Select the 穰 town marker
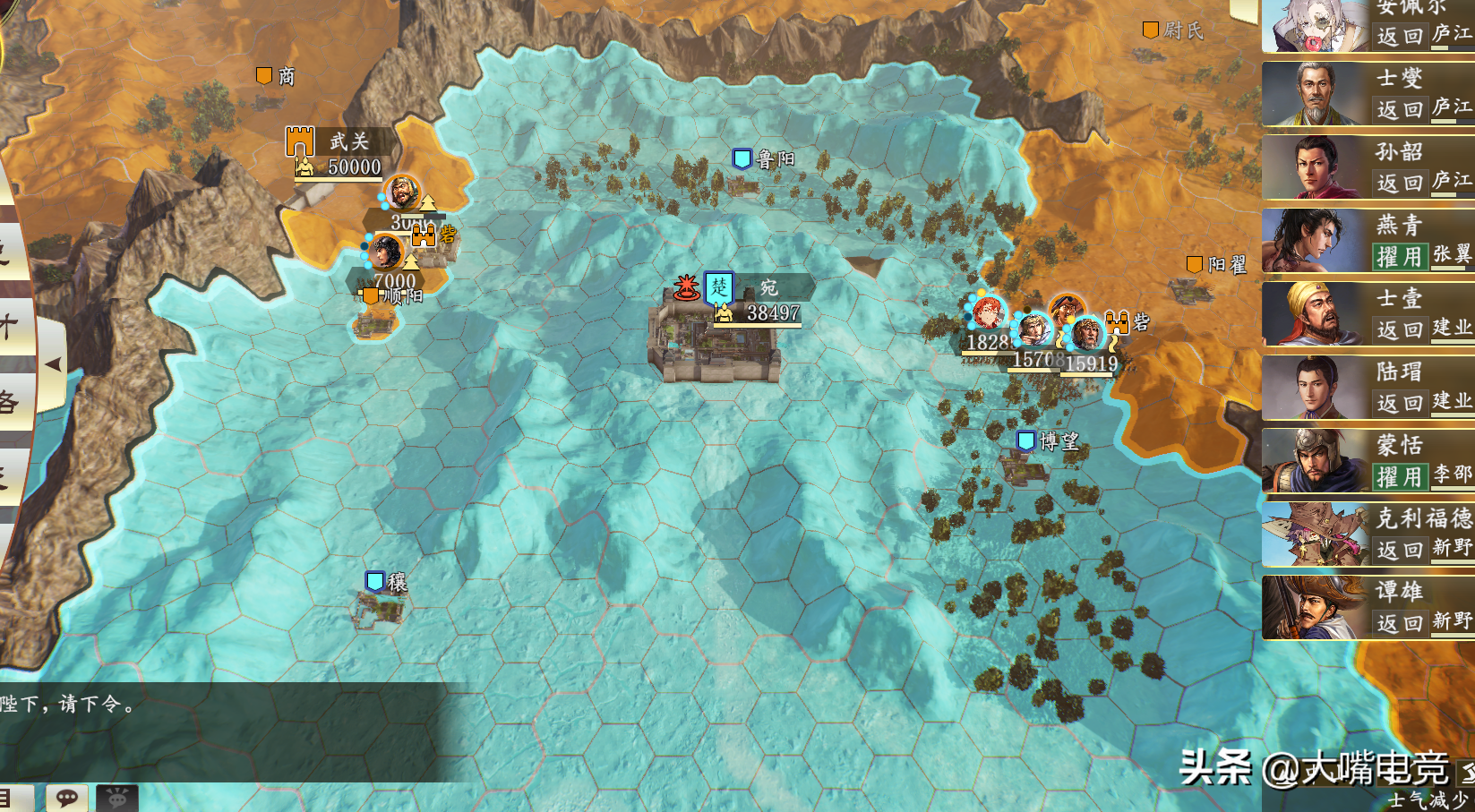 375,582
